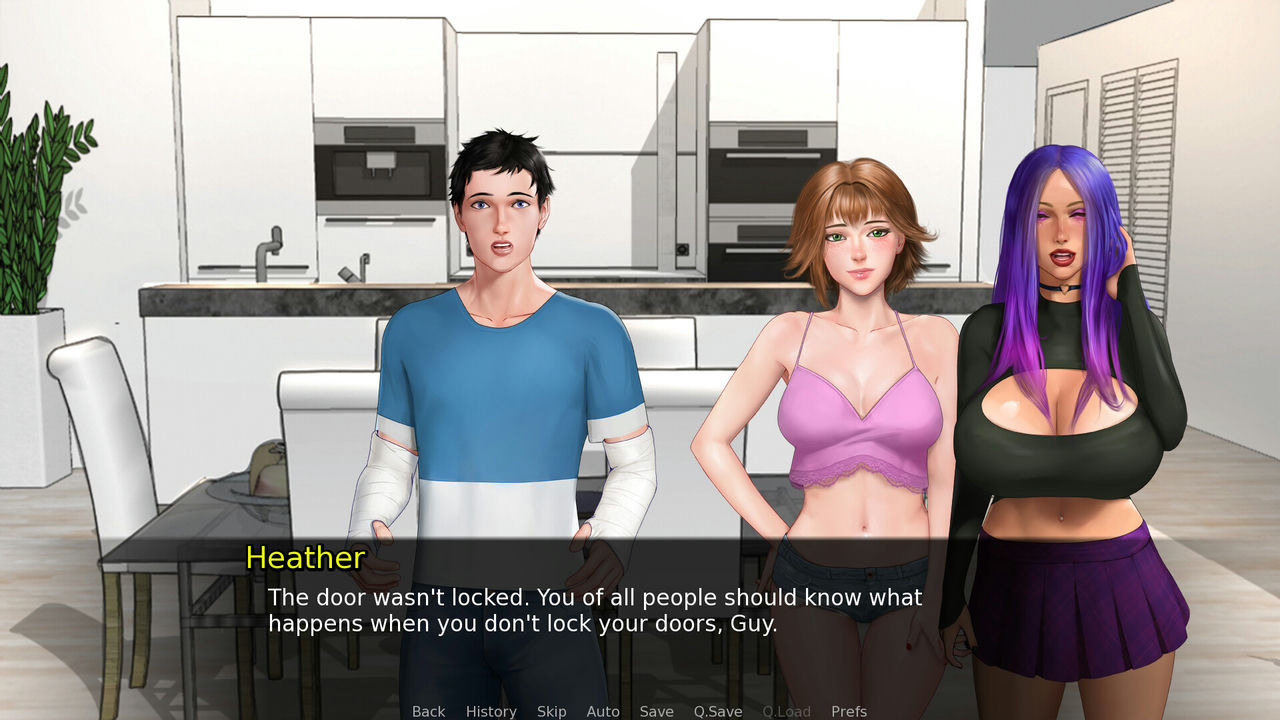Open the History screen
Viewport: 1280px width, 720px height.
[490, 711]
